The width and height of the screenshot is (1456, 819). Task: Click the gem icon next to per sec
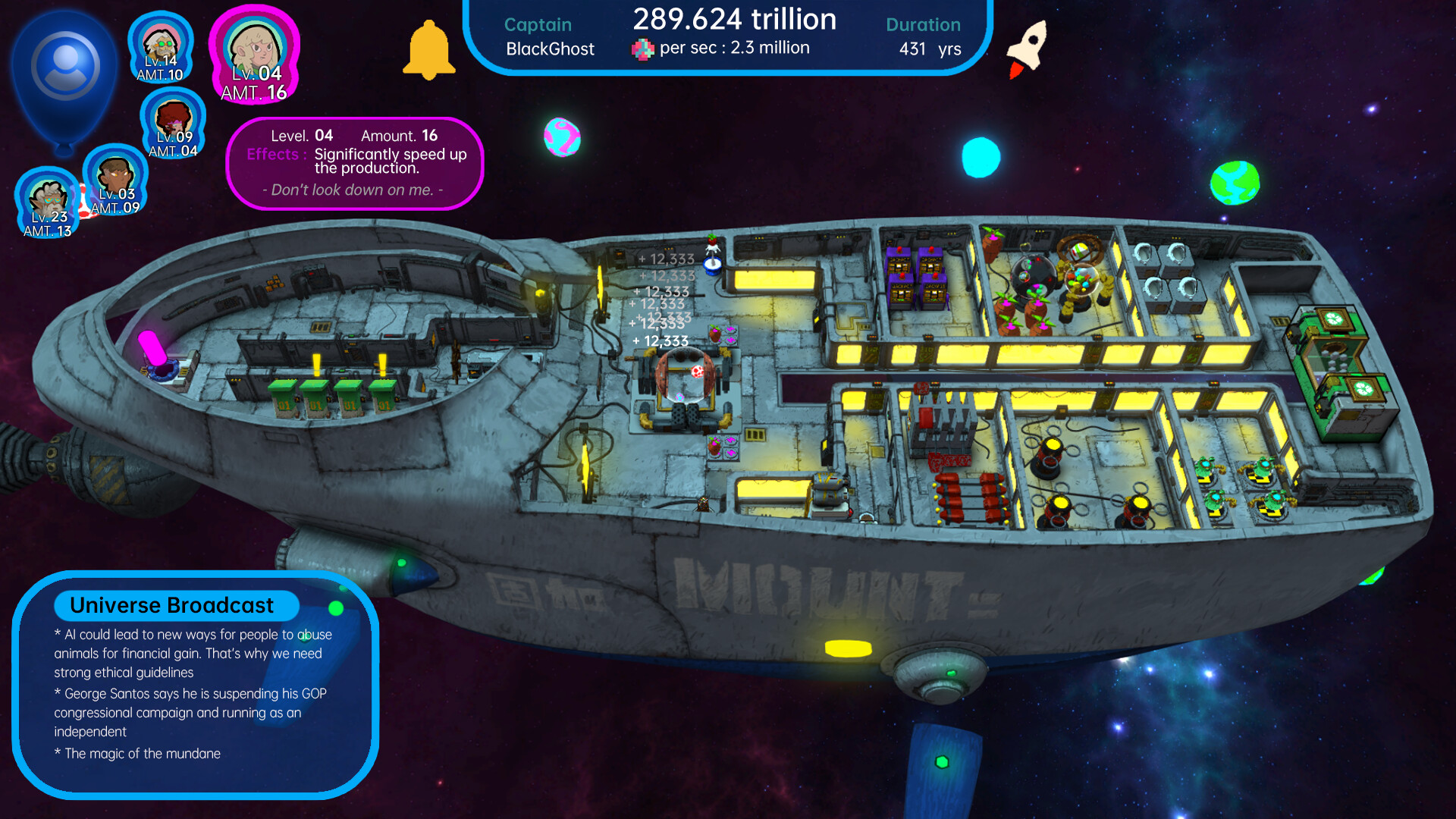tap(643, 48)
